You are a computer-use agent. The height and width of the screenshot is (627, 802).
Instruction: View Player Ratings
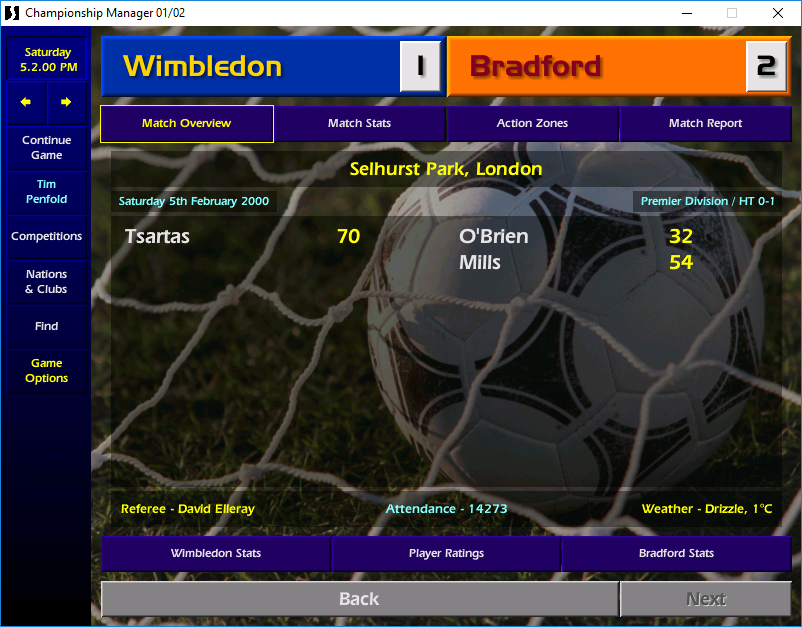click(x=446, y=553)
